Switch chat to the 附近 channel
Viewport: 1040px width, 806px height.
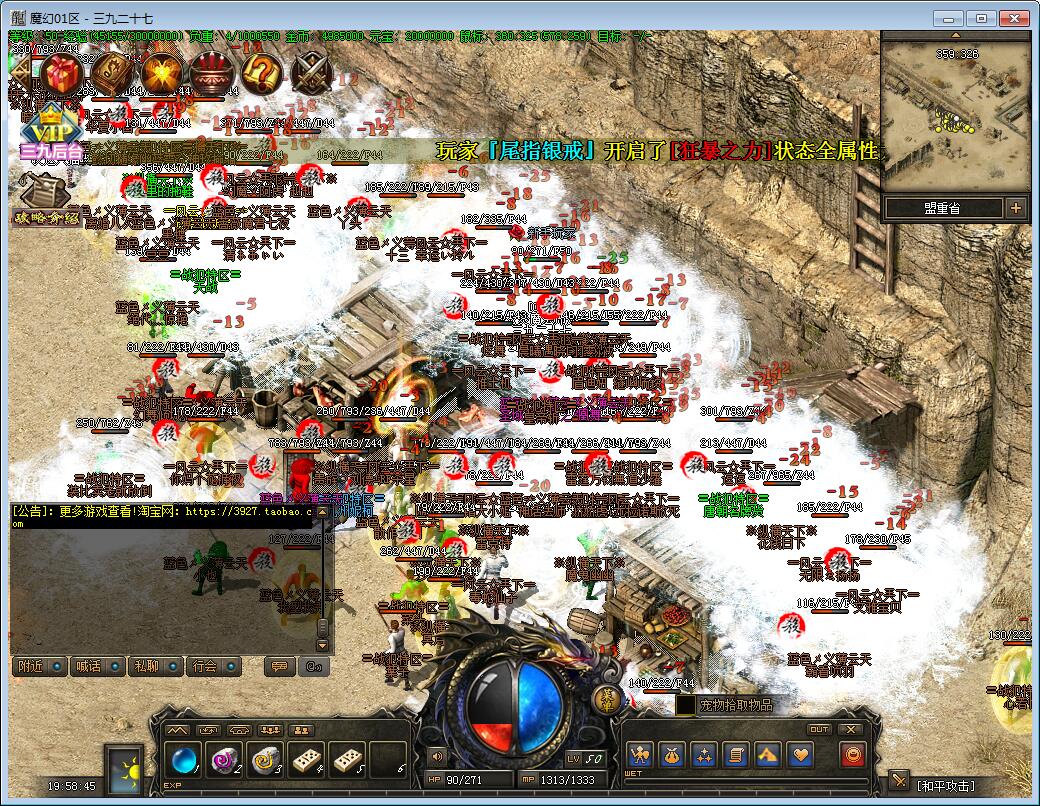[40, 666]
